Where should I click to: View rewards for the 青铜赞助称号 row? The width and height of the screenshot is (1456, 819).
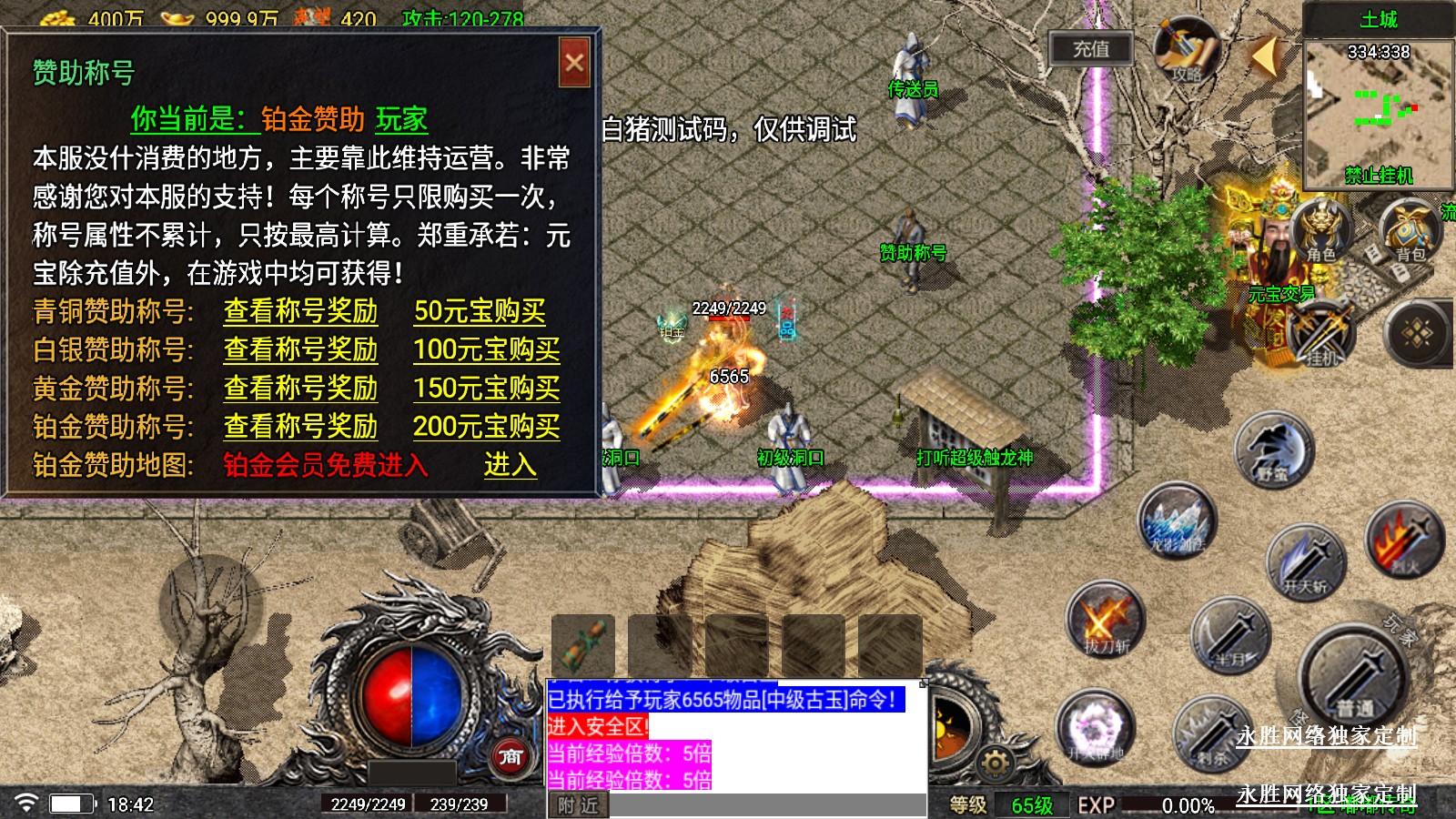coord(300,312)
